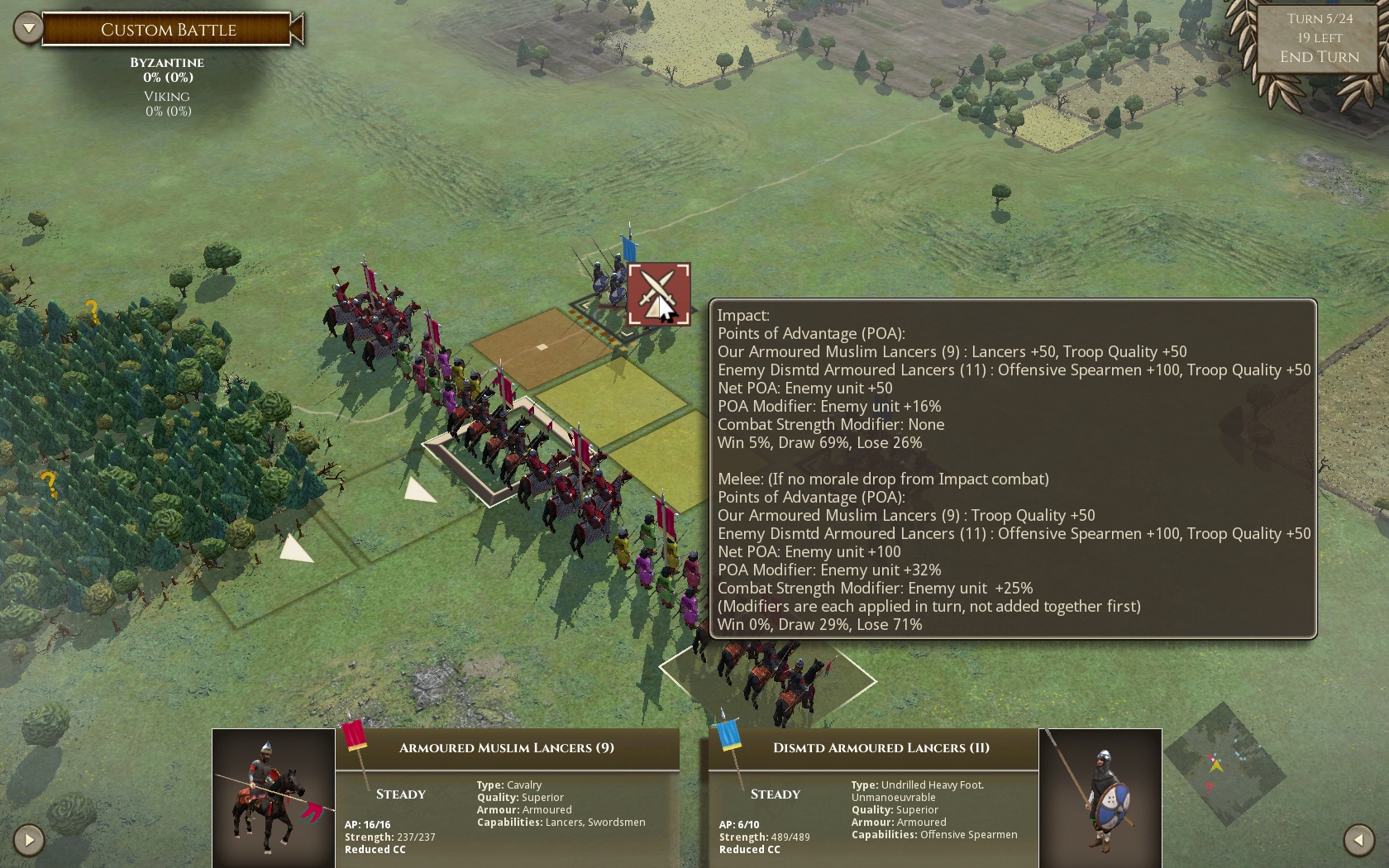Expand the bottom-right arrow control

pos(1359,840)
